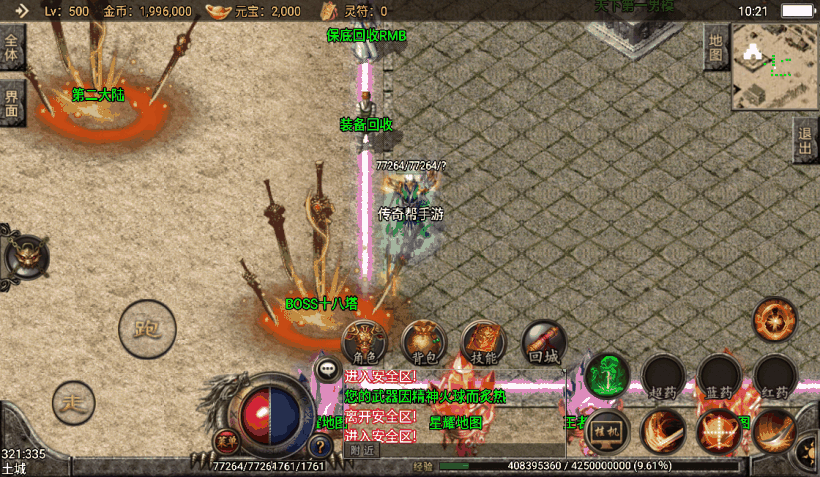Viewport: 820px width, 477px height.
Task: Use the 蓝药 blue potion slot
Action: 719,376
